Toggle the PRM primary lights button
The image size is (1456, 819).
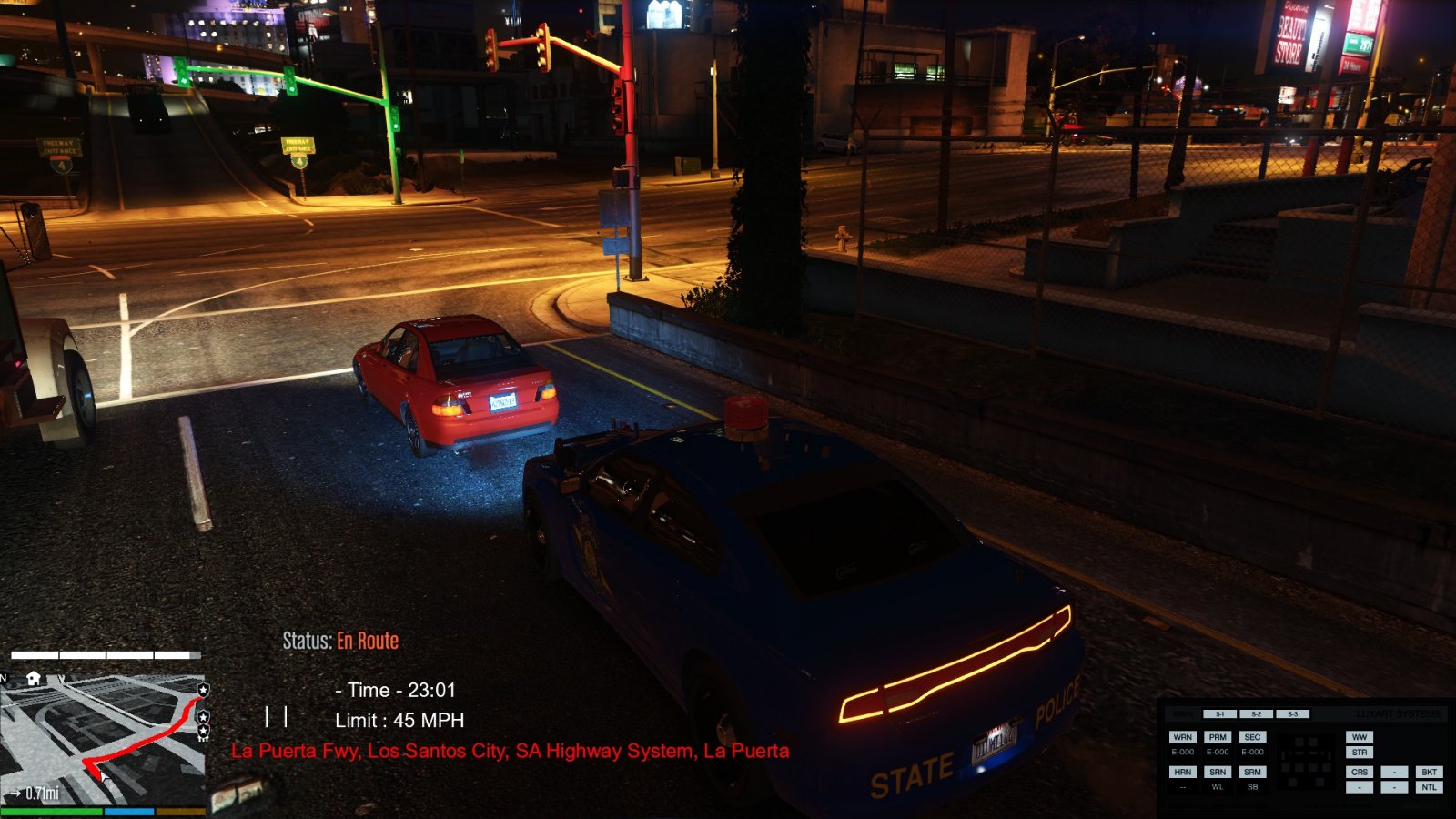pyautogui.click(x=1218, y=737)
